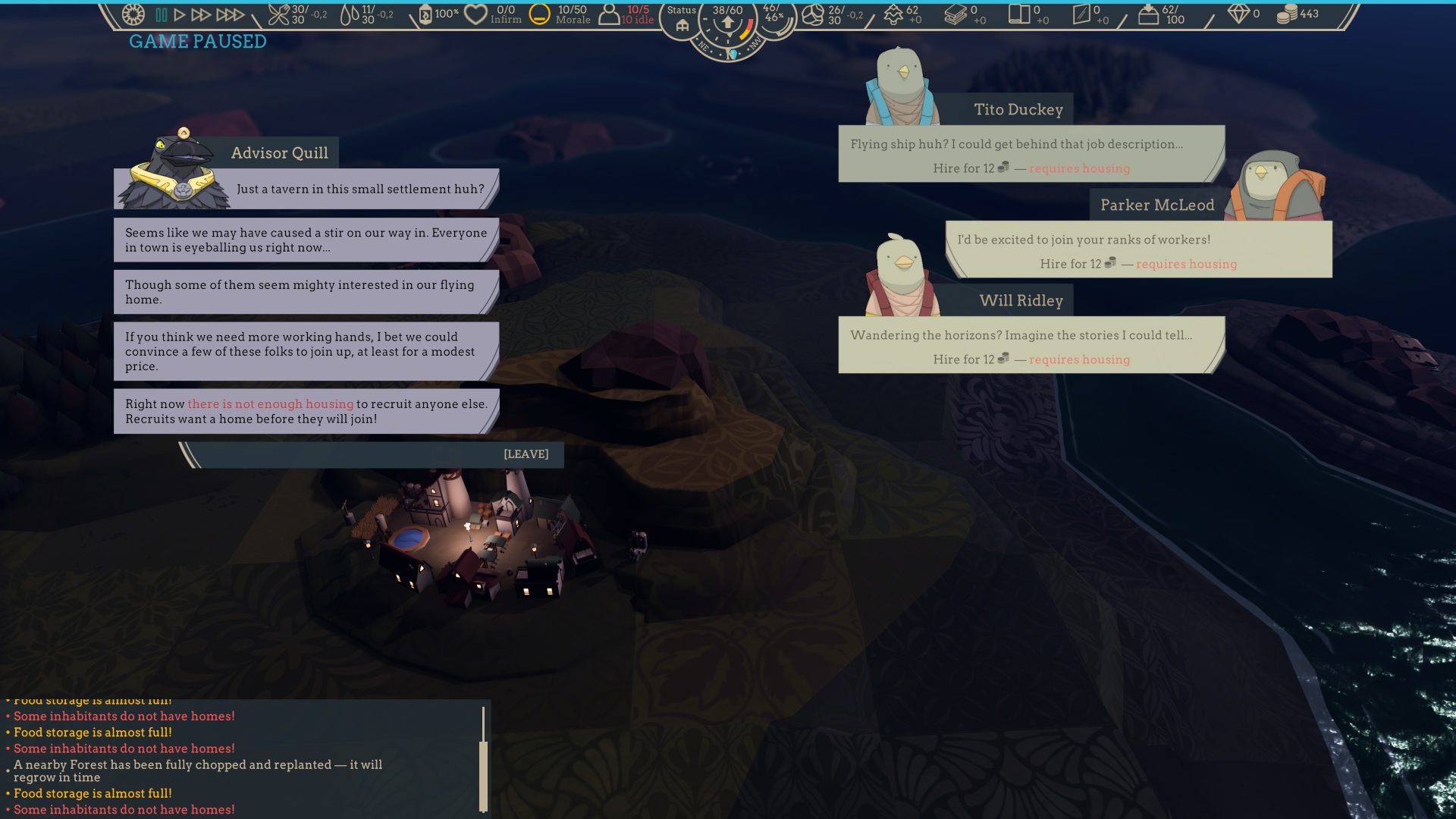Click the gold coins stack icon
Image resolution: width=1456 pixels, height=819 pixels.
pyautogui.click(x=1286, y=14)
